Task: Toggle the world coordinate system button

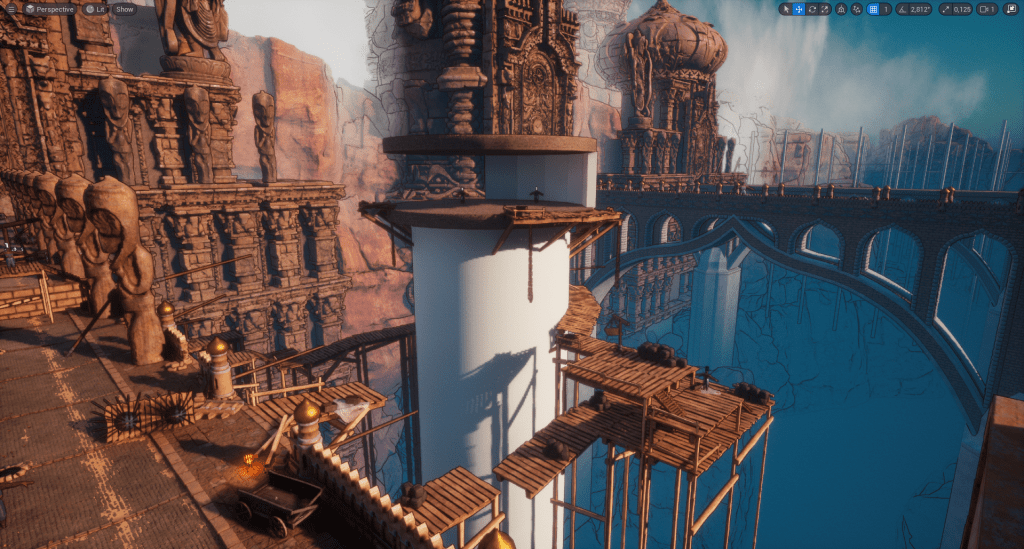Action: tap(841, 9)
